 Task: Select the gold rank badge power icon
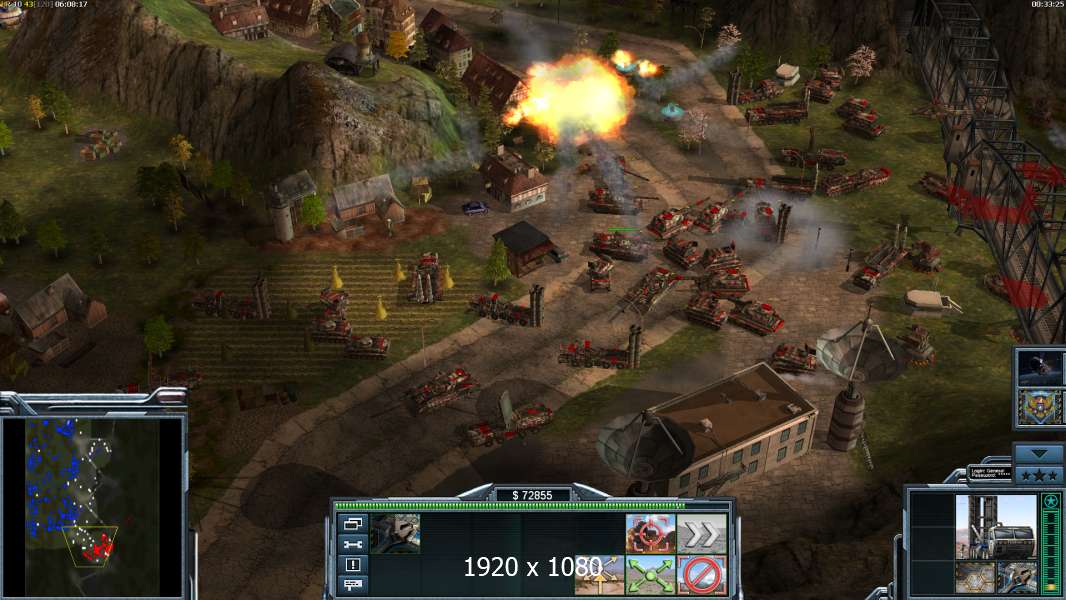point(1040,406)
